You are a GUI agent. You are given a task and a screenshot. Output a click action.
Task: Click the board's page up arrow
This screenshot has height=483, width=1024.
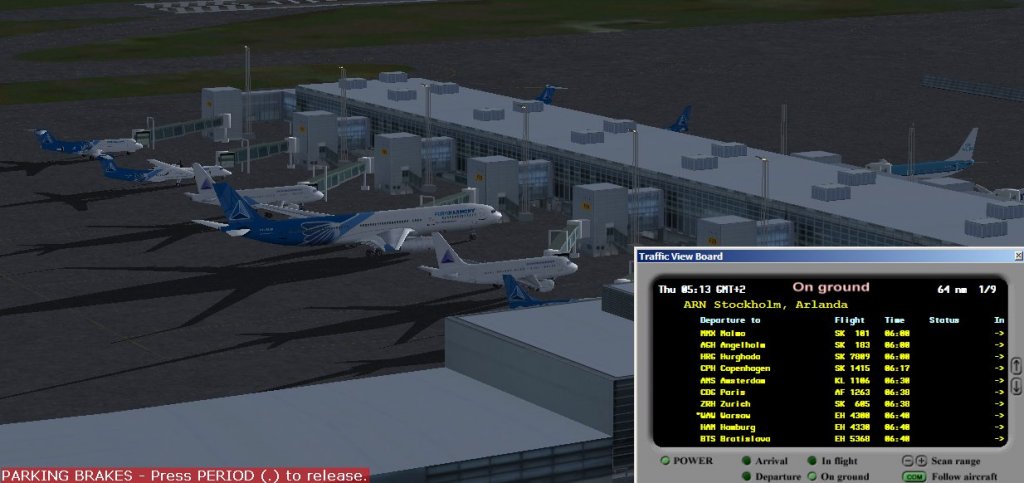[x=1016, y=366]
